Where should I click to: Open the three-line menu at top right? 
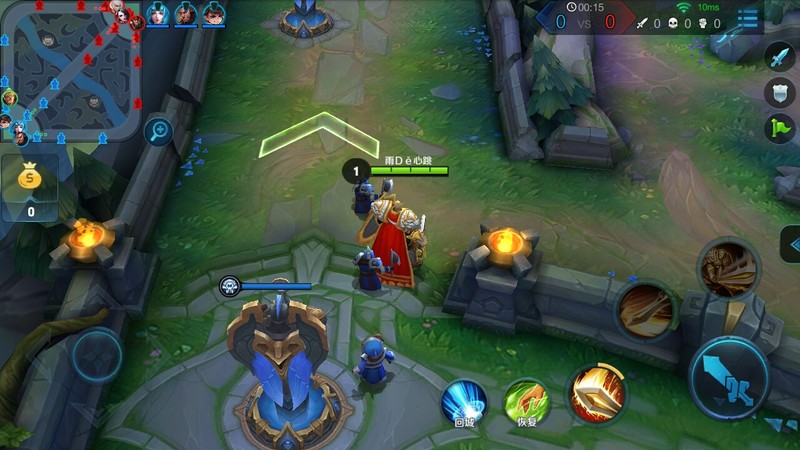(x=748, y=19)
